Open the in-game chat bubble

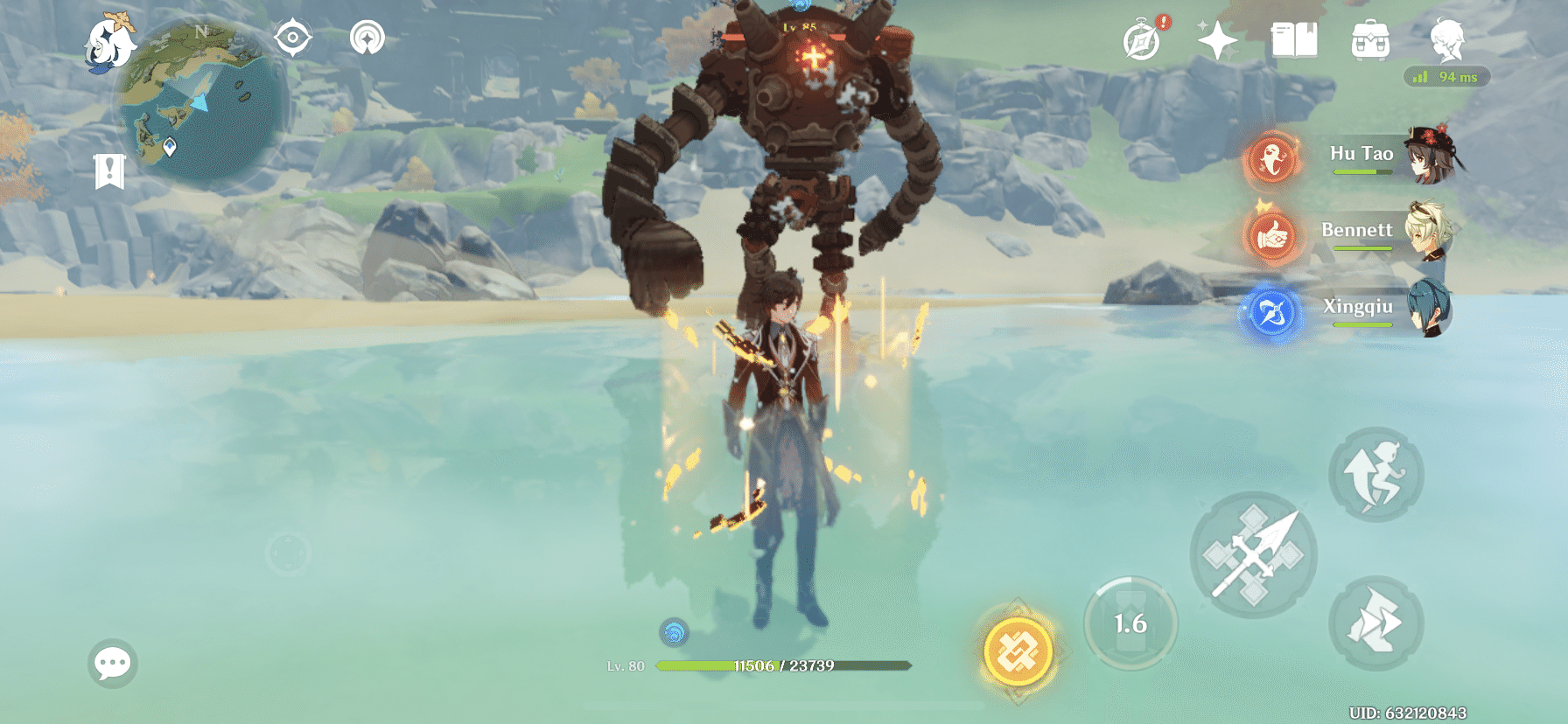[x=112, y=664]
